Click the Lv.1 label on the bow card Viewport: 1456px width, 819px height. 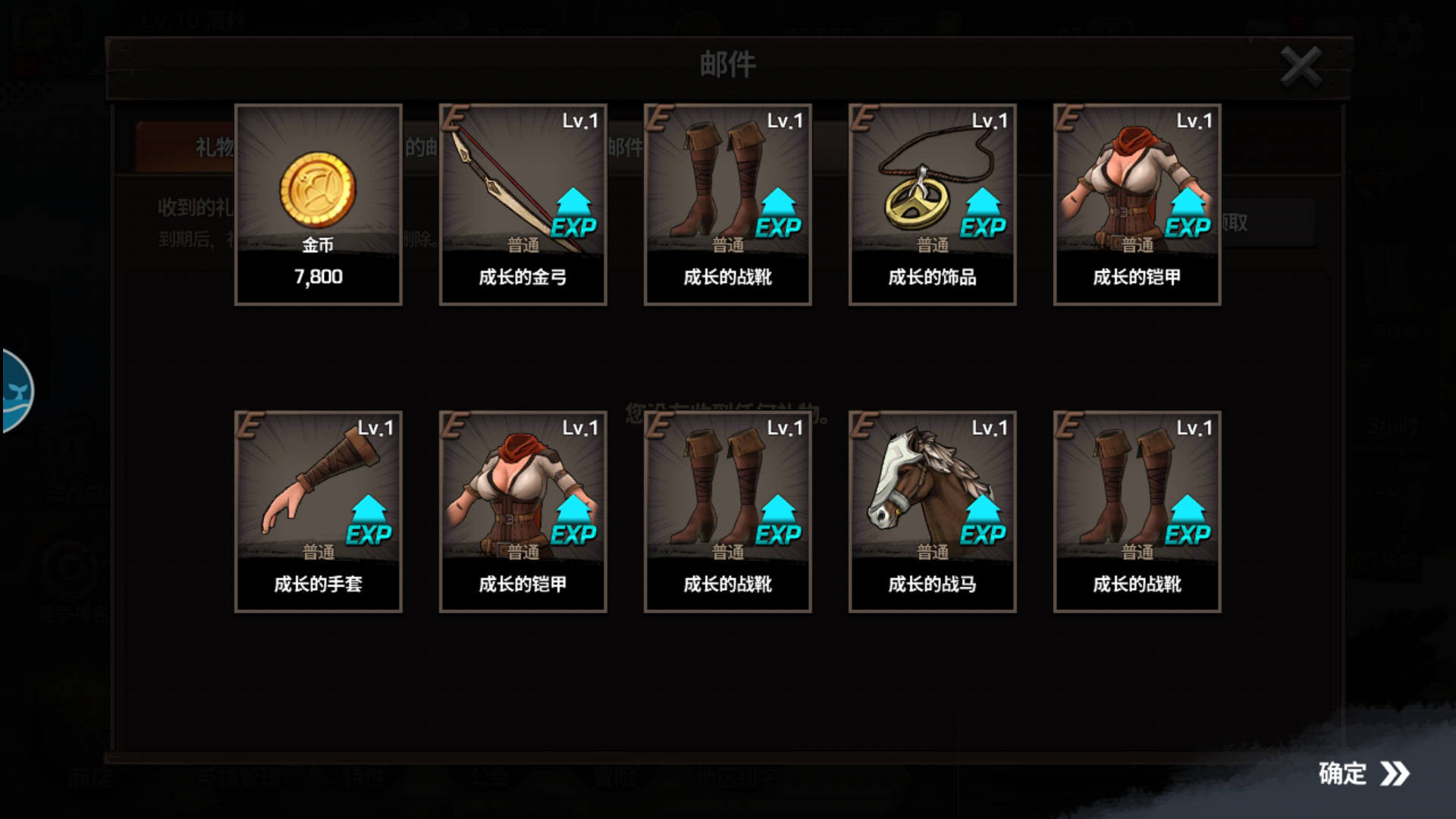pos(580,120)
